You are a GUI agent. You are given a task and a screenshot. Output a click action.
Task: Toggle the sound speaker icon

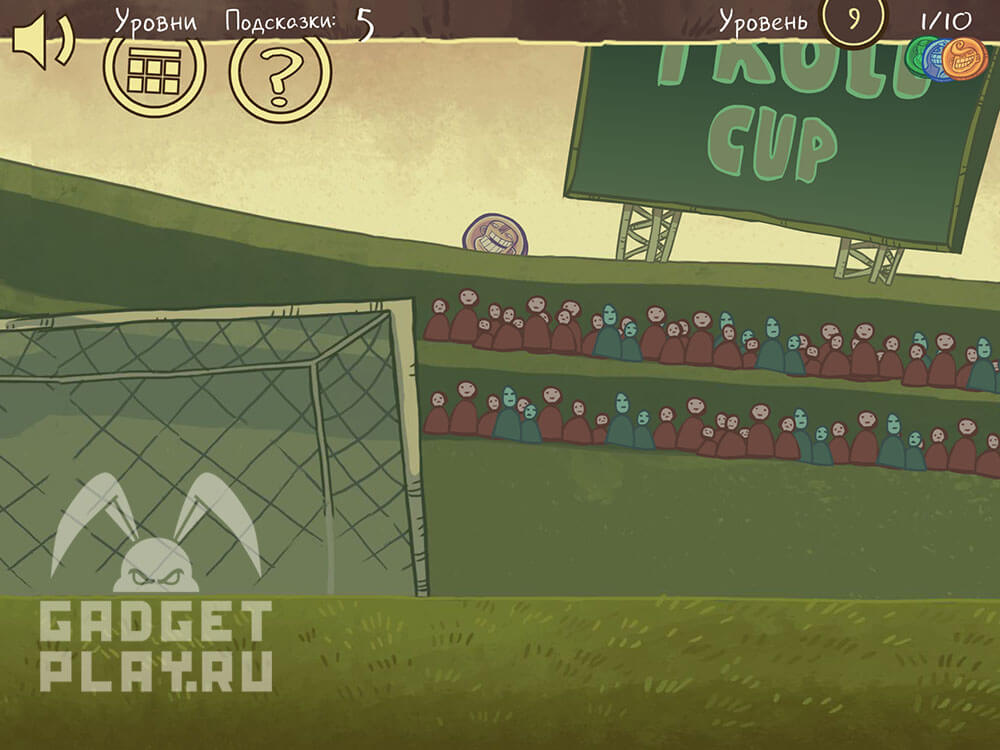click(41, 42)
